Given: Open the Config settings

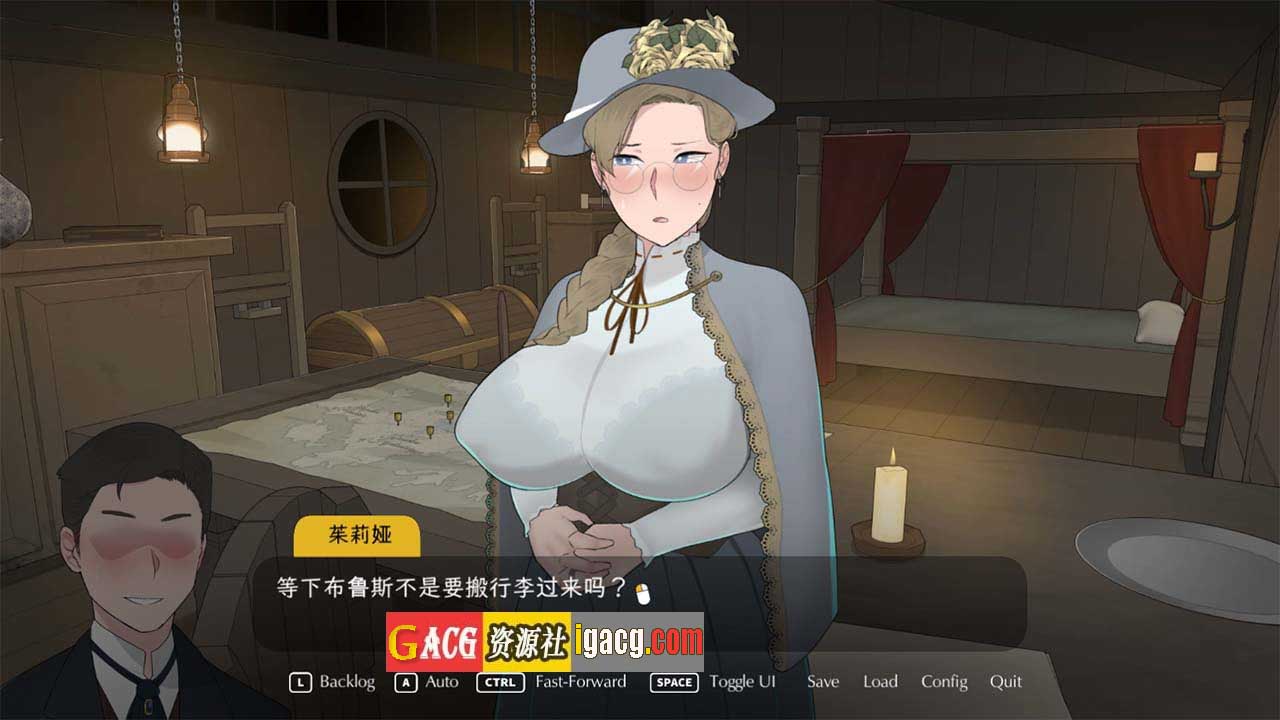Looking at the screenshot, I should tap(944, 682).
